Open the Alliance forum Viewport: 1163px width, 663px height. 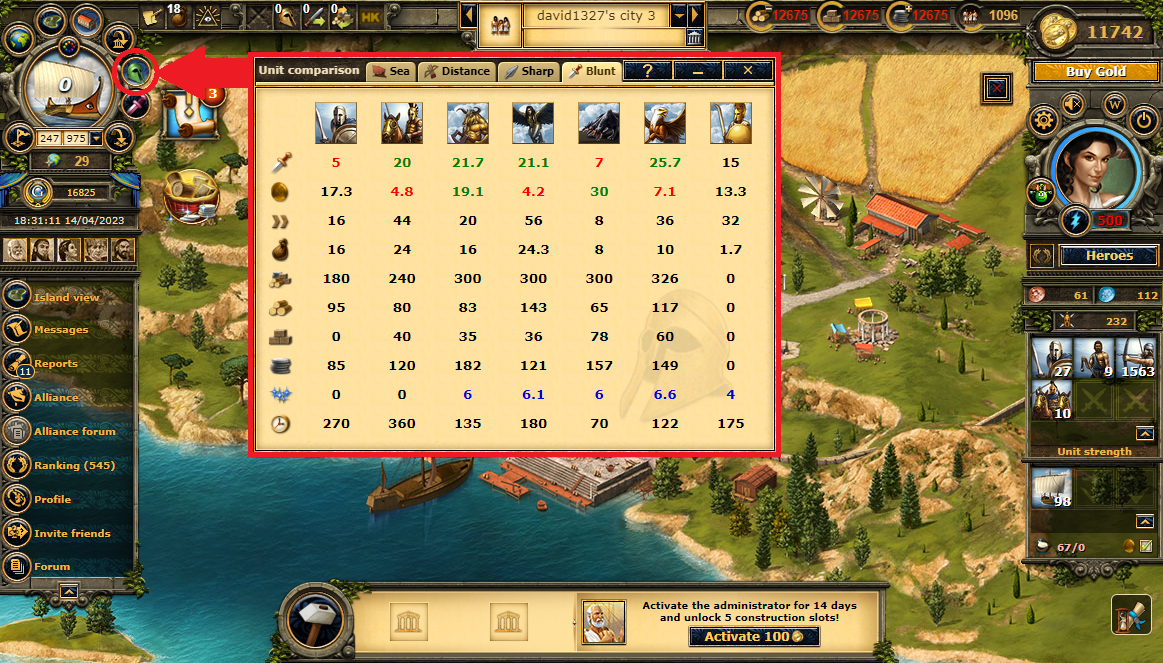74,431
